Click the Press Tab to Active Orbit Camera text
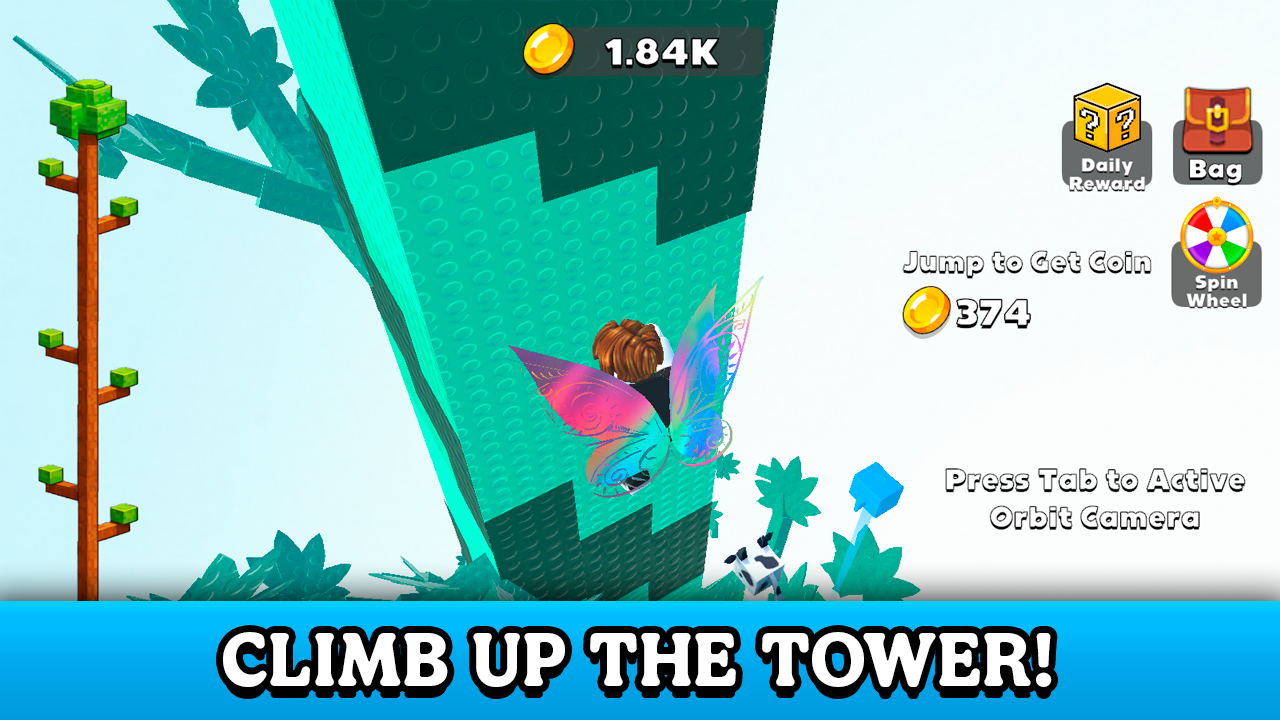1280x720 pixels. pyautogui.click(x=1097, y=500)
